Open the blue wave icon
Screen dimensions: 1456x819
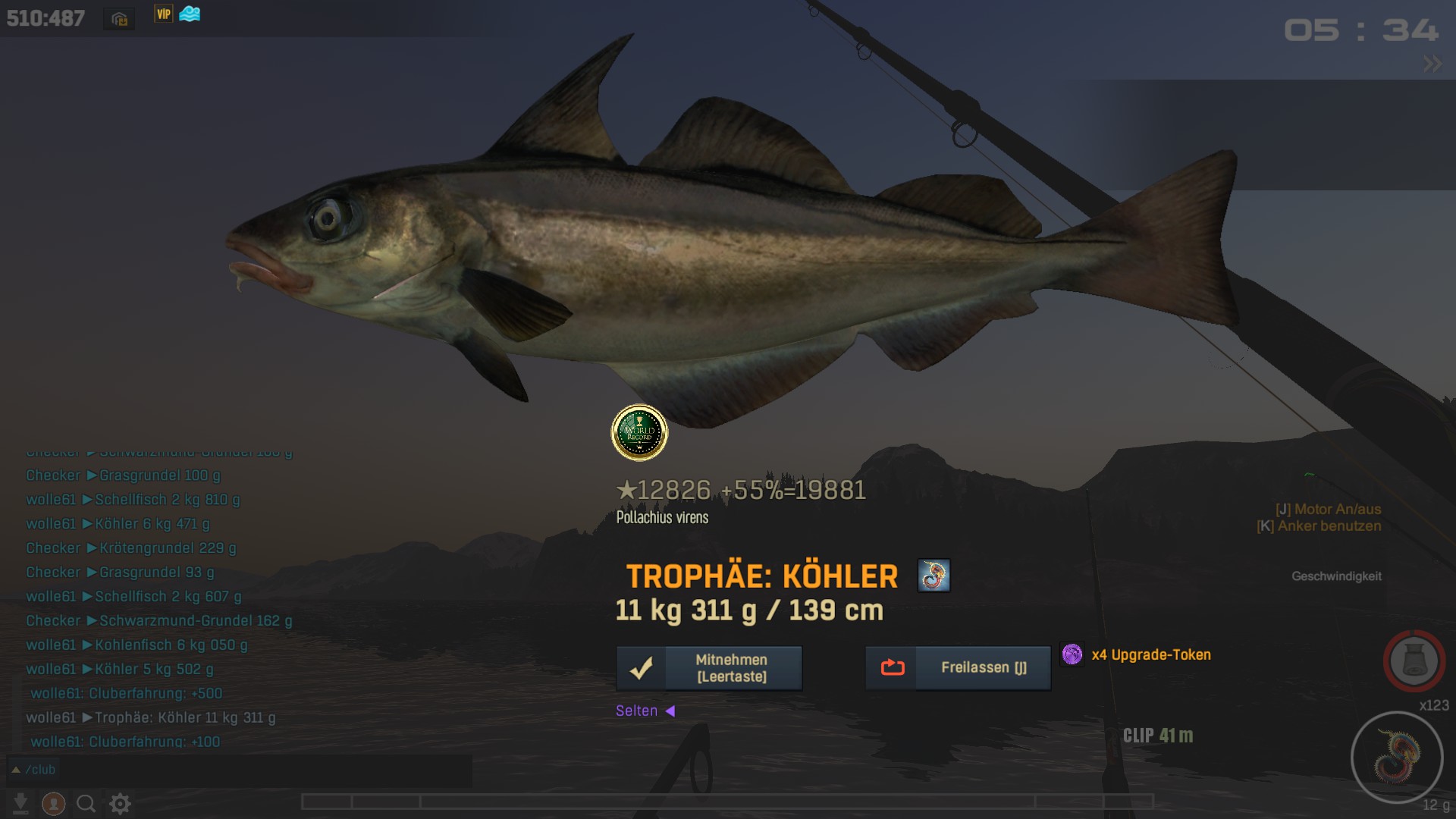click(x=190, y=14)
